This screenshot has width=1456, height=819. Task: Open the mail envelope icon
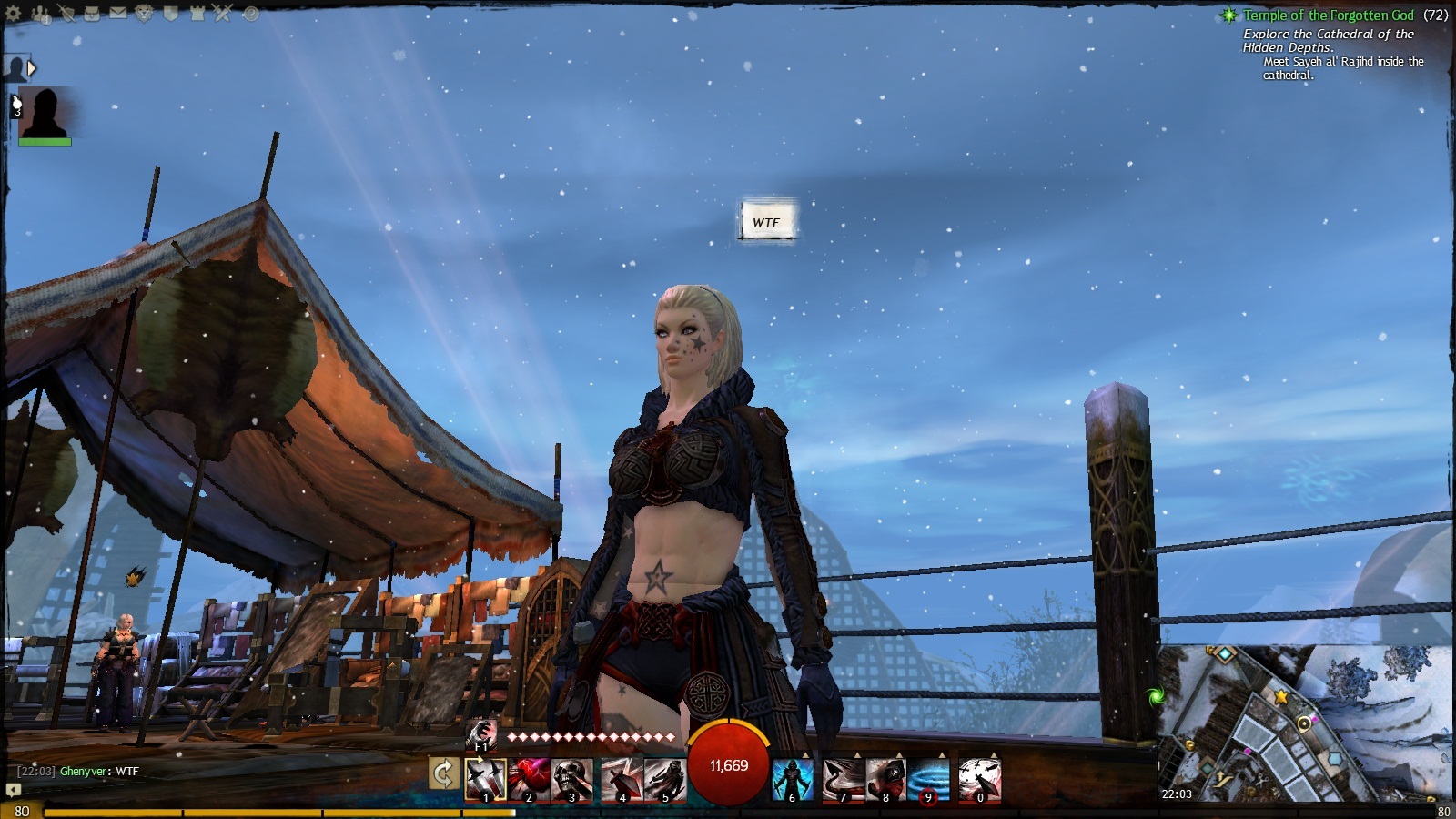click(x=118, y=14)
